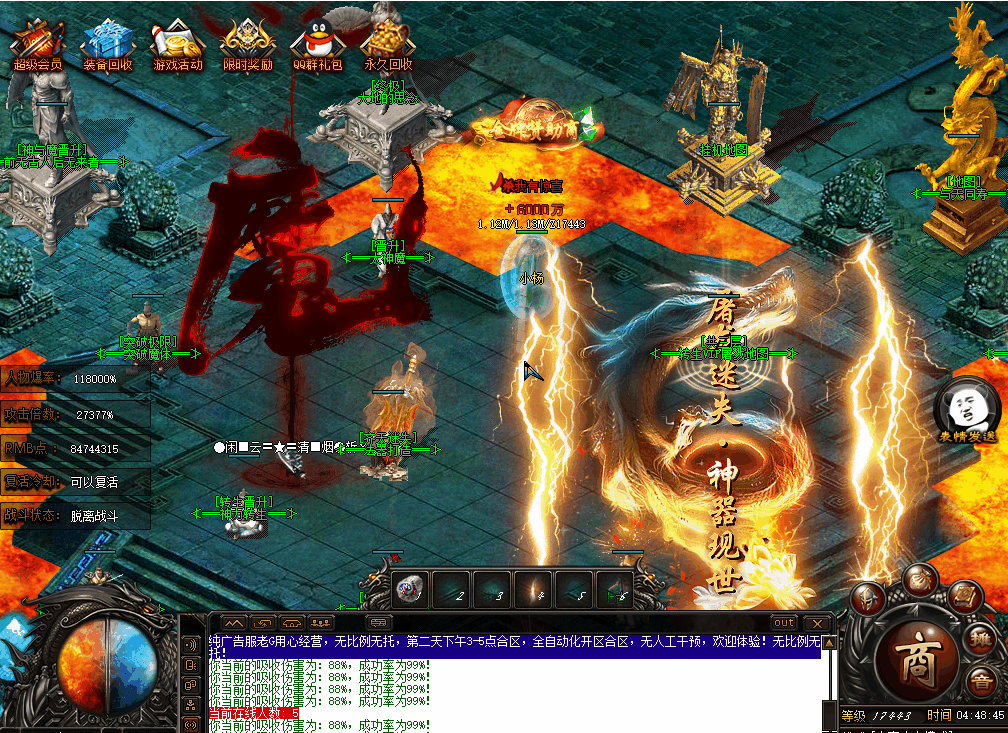This screenshot has width=1008, height=733.
Task: Open the 超级会员 super member icon
Action: [37, 40]
